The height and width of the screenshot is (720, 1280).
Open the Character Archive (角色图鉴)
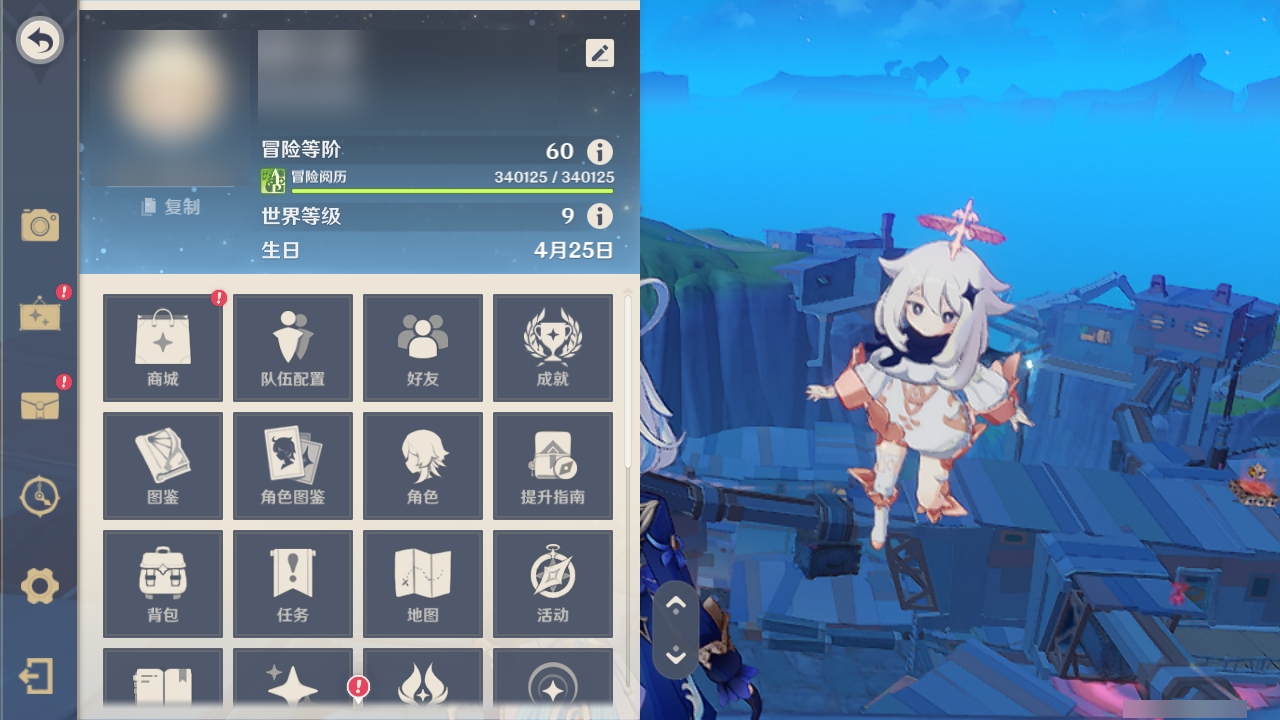coord(292,465)
